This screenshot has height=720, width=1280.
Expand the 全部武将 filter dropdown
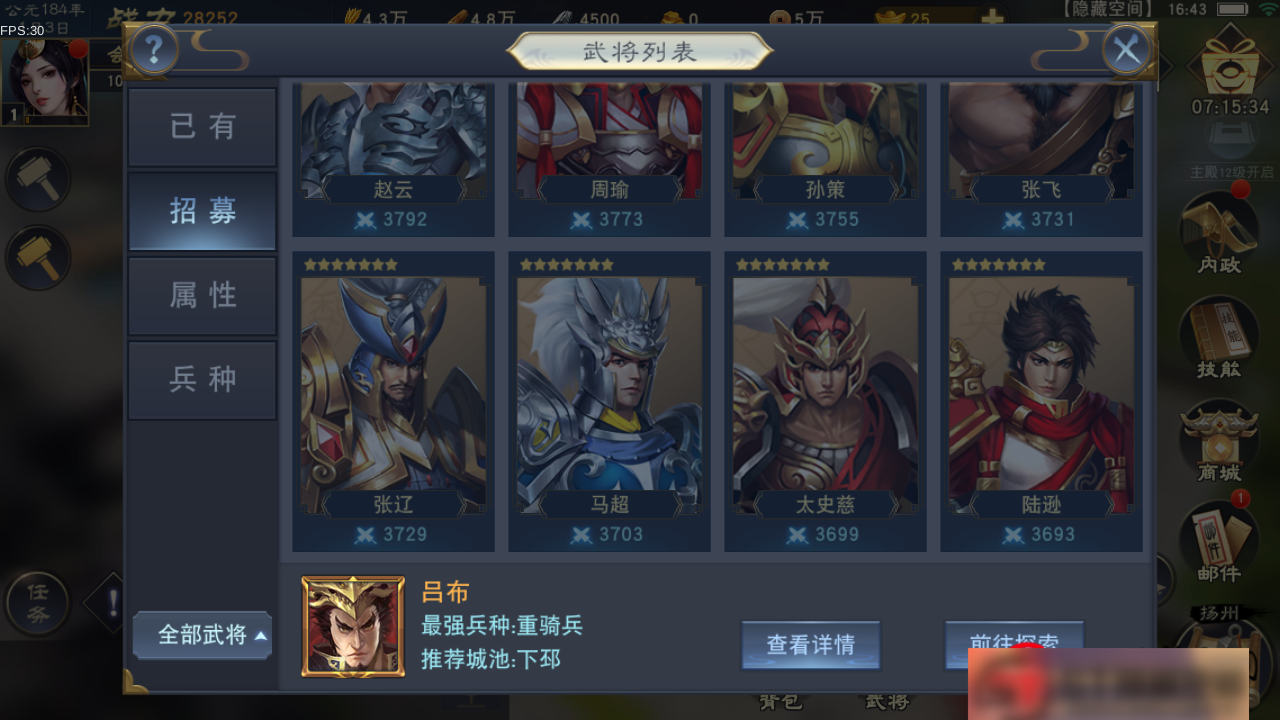[202, 635]
